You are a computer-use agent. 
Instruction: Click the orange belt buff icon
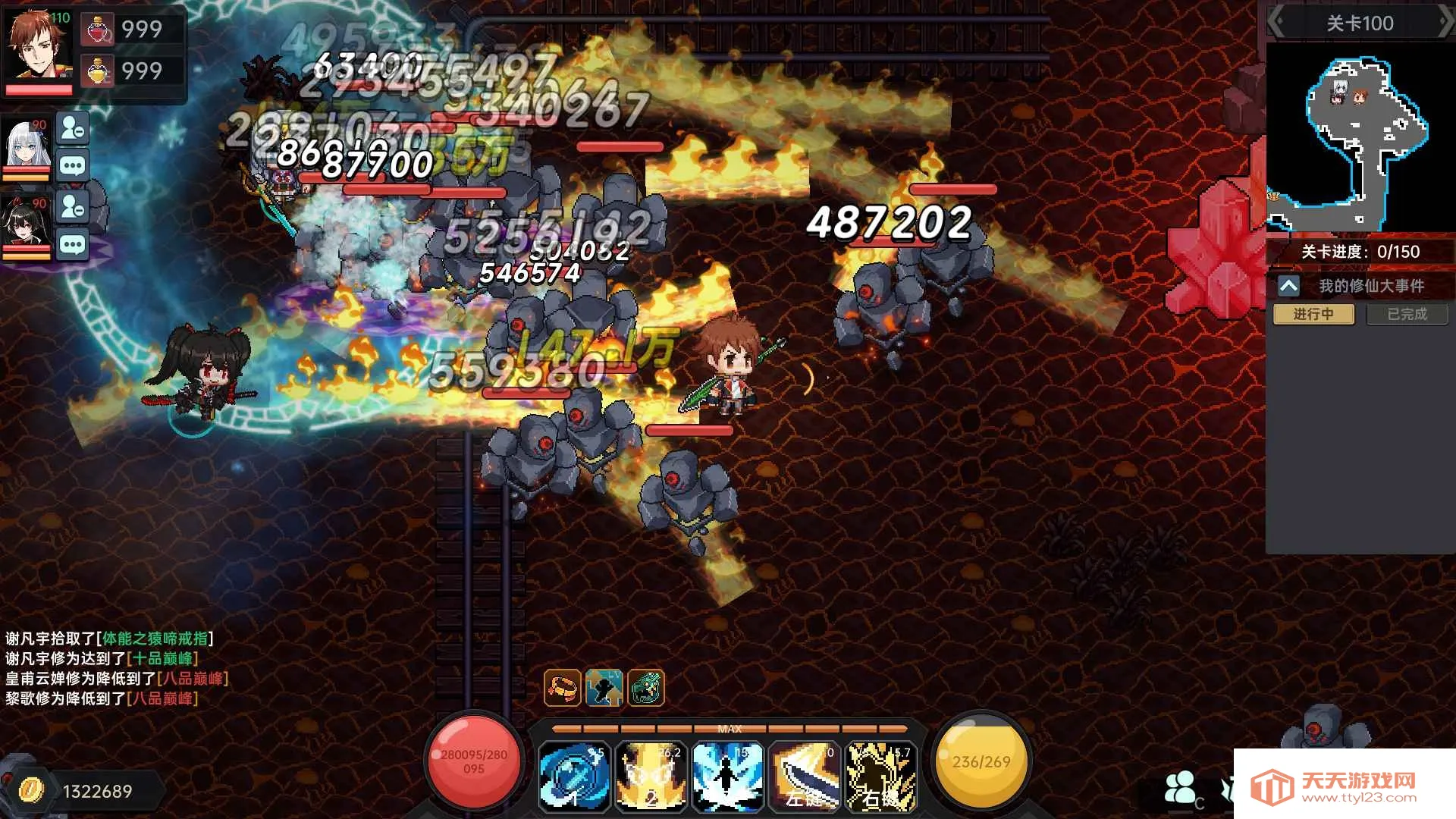tap(563, 688)
